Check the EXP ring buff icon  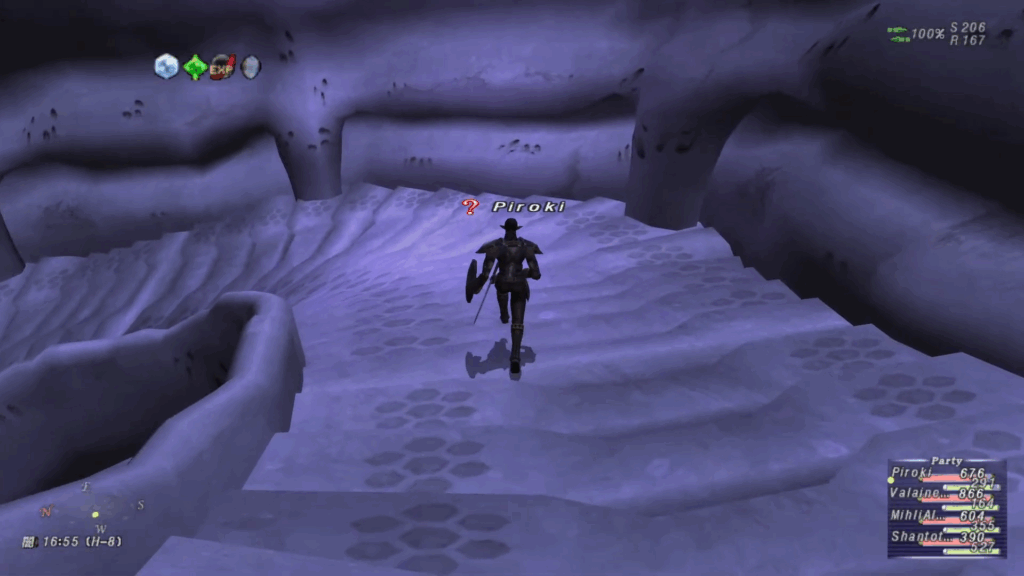click(x=222, y=67)
